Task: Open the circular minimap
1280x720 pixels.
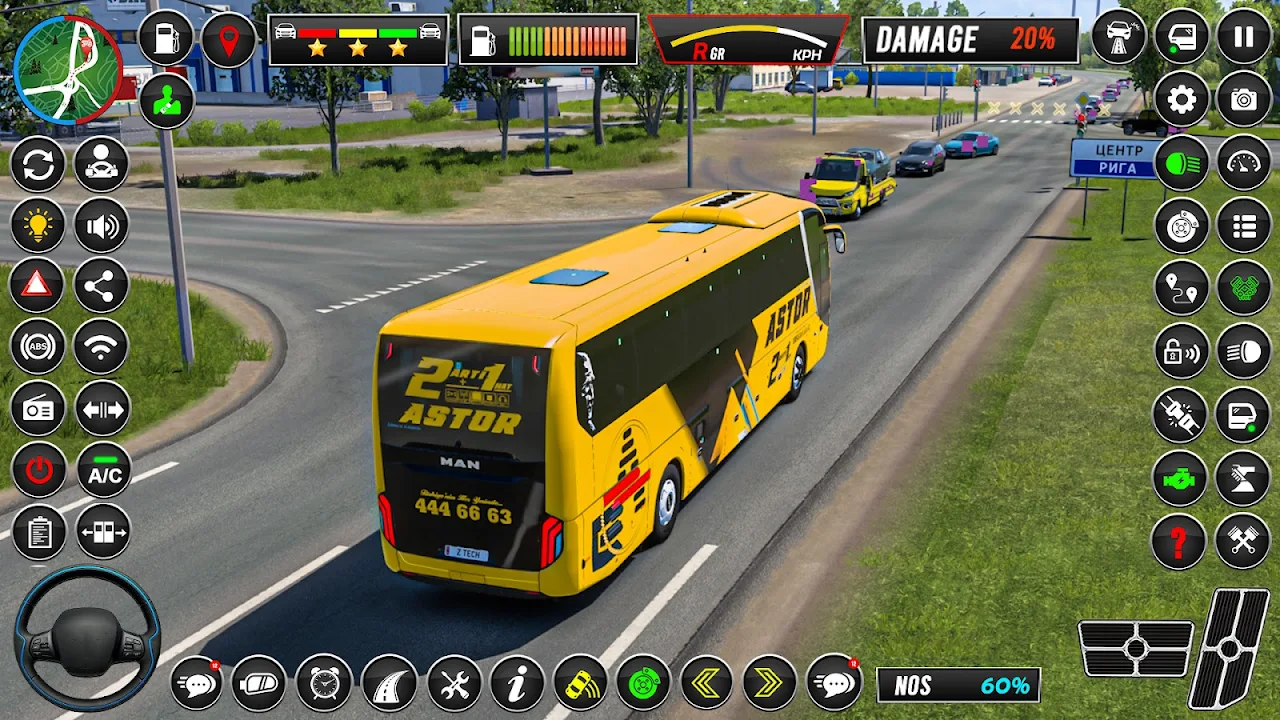Action: pyautogui.click(x=67, y=70)
